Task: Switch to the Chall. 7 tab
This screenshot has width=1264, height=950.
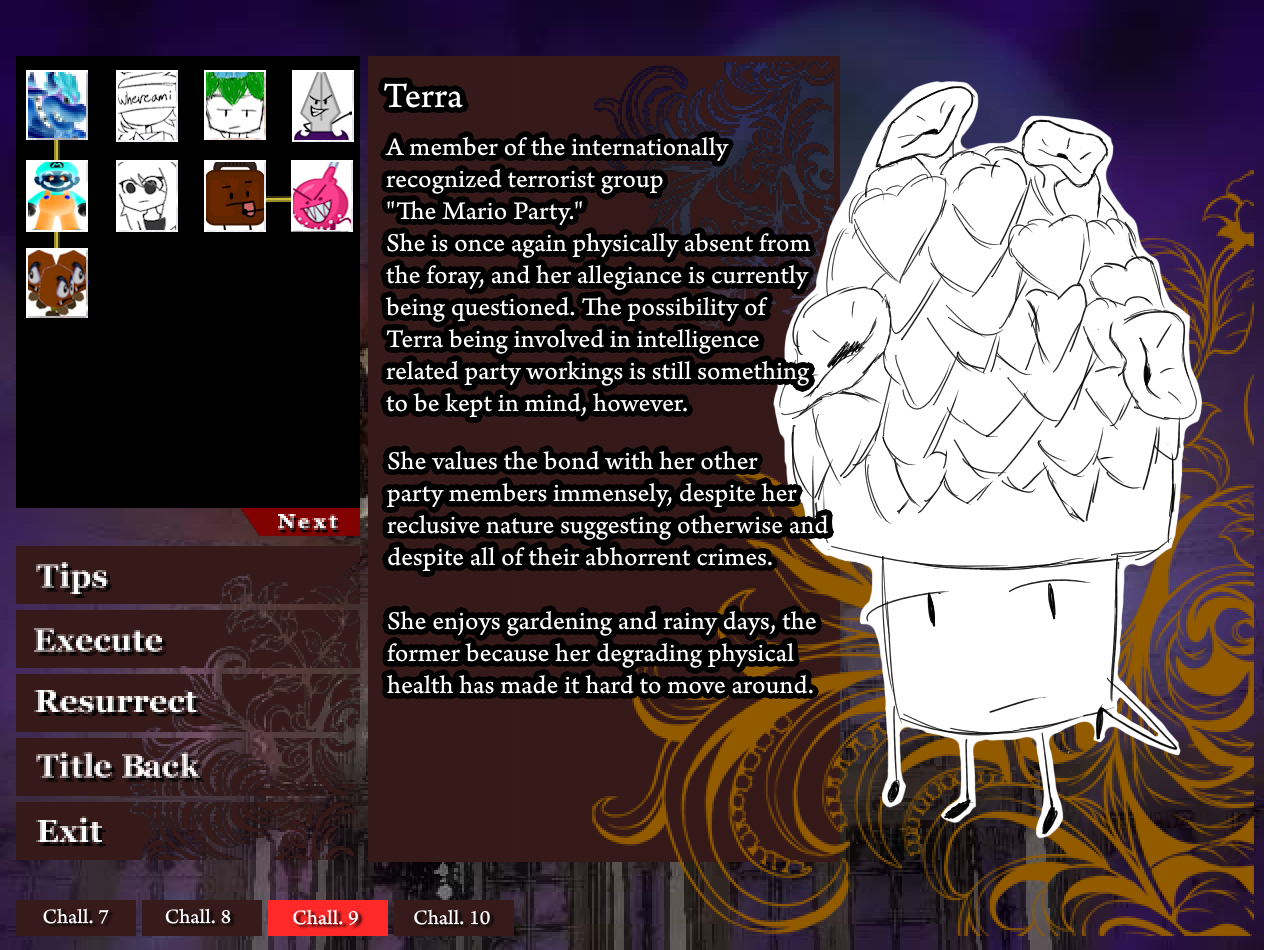Action: tap(76, 917)
